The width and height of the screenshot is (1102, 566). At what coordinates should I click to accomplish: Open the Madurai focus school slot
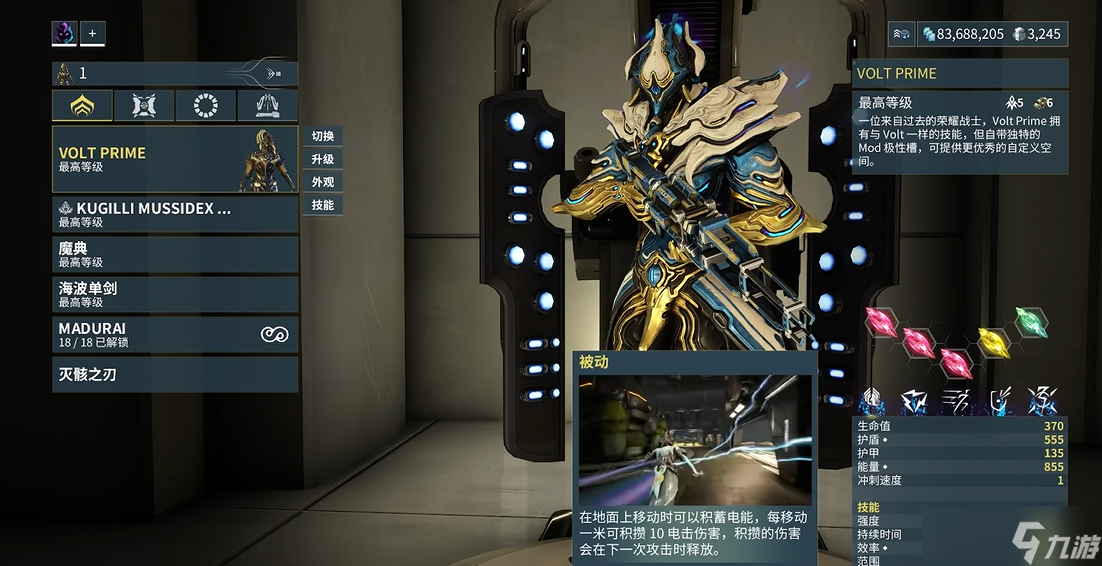[175, 334]
